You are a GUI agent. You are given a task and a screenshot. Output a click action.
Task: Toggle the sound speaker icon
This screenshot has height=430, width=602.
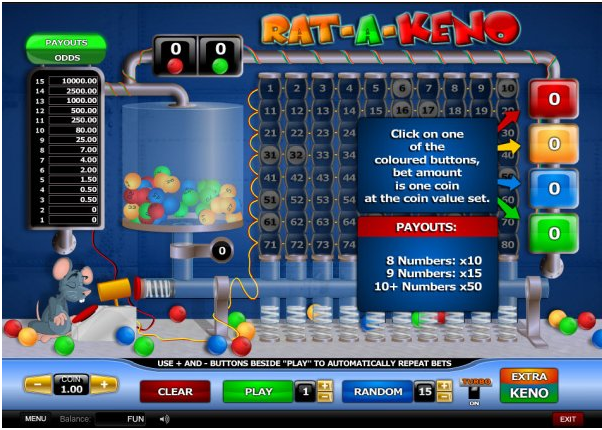[164, 419]
